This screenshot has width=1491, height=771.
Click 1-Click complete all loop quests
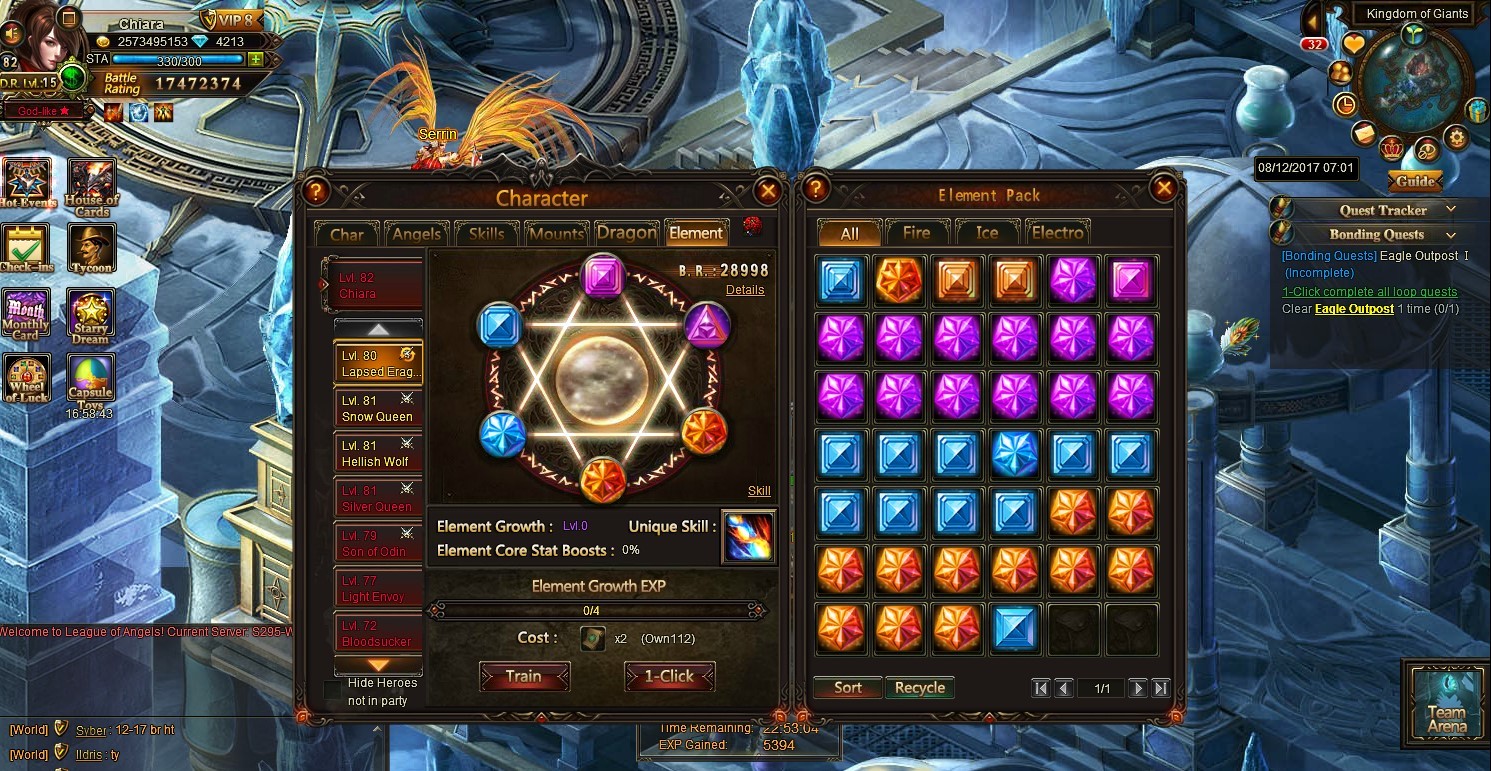point(1369,292)
